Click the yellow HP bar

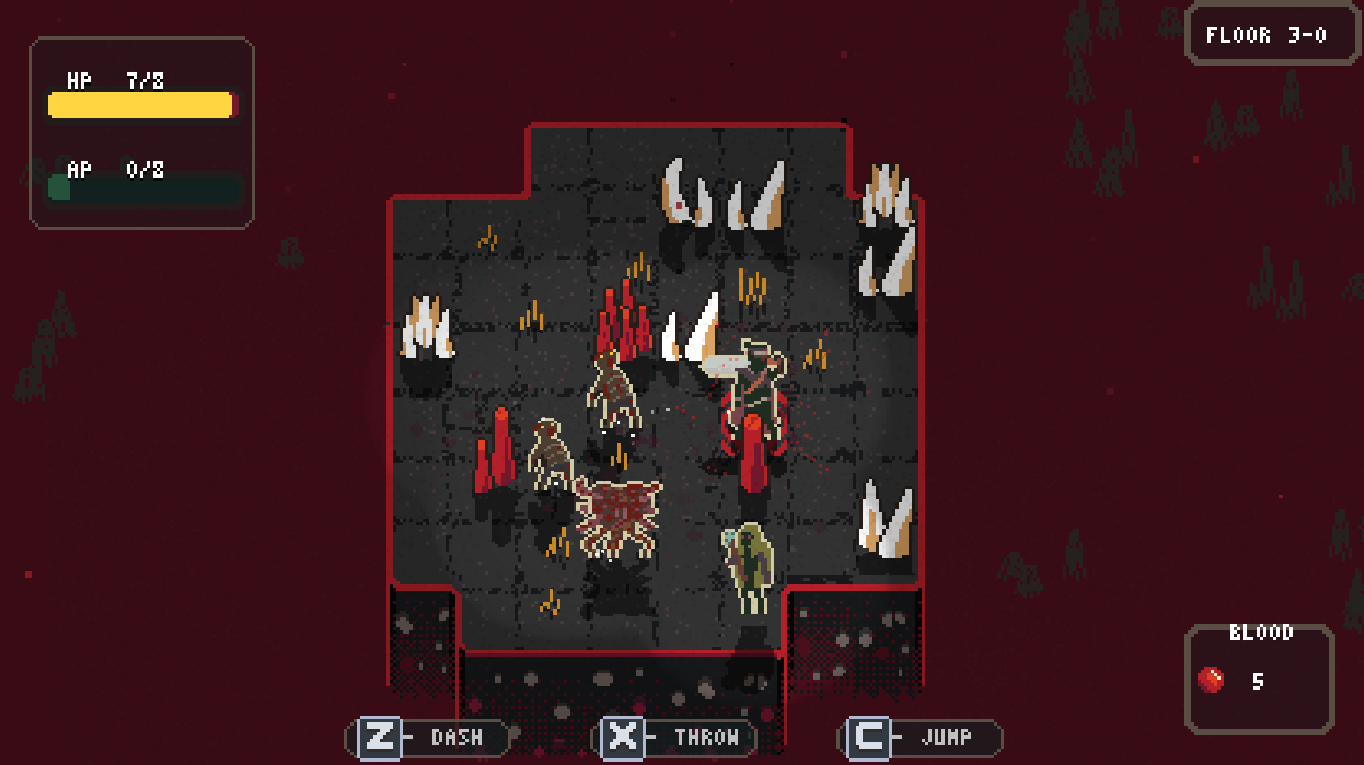coord(140,104)
